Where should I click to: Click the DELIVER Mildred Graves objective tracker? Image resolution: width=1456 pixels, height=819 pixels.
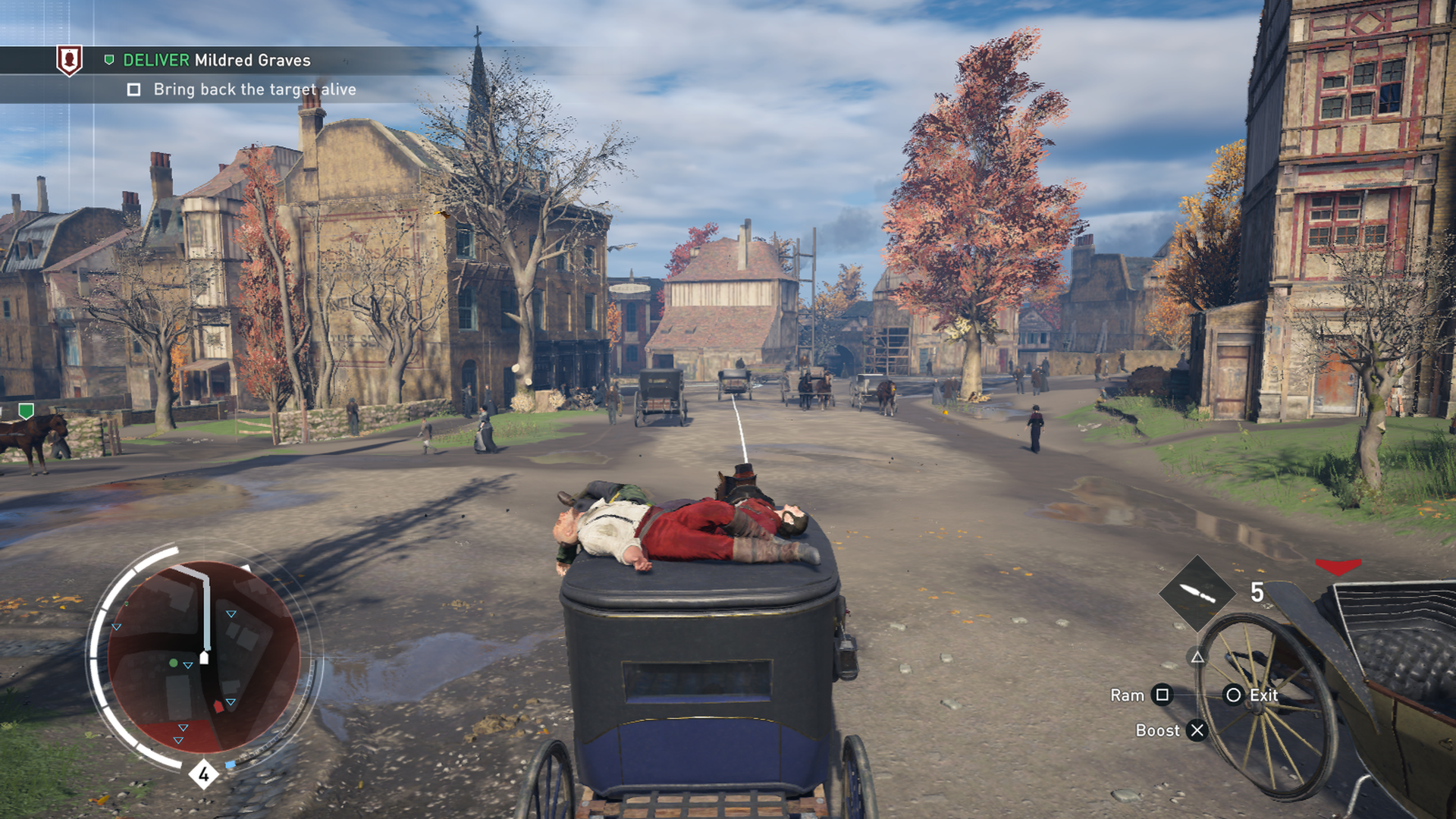pos(216,60)
